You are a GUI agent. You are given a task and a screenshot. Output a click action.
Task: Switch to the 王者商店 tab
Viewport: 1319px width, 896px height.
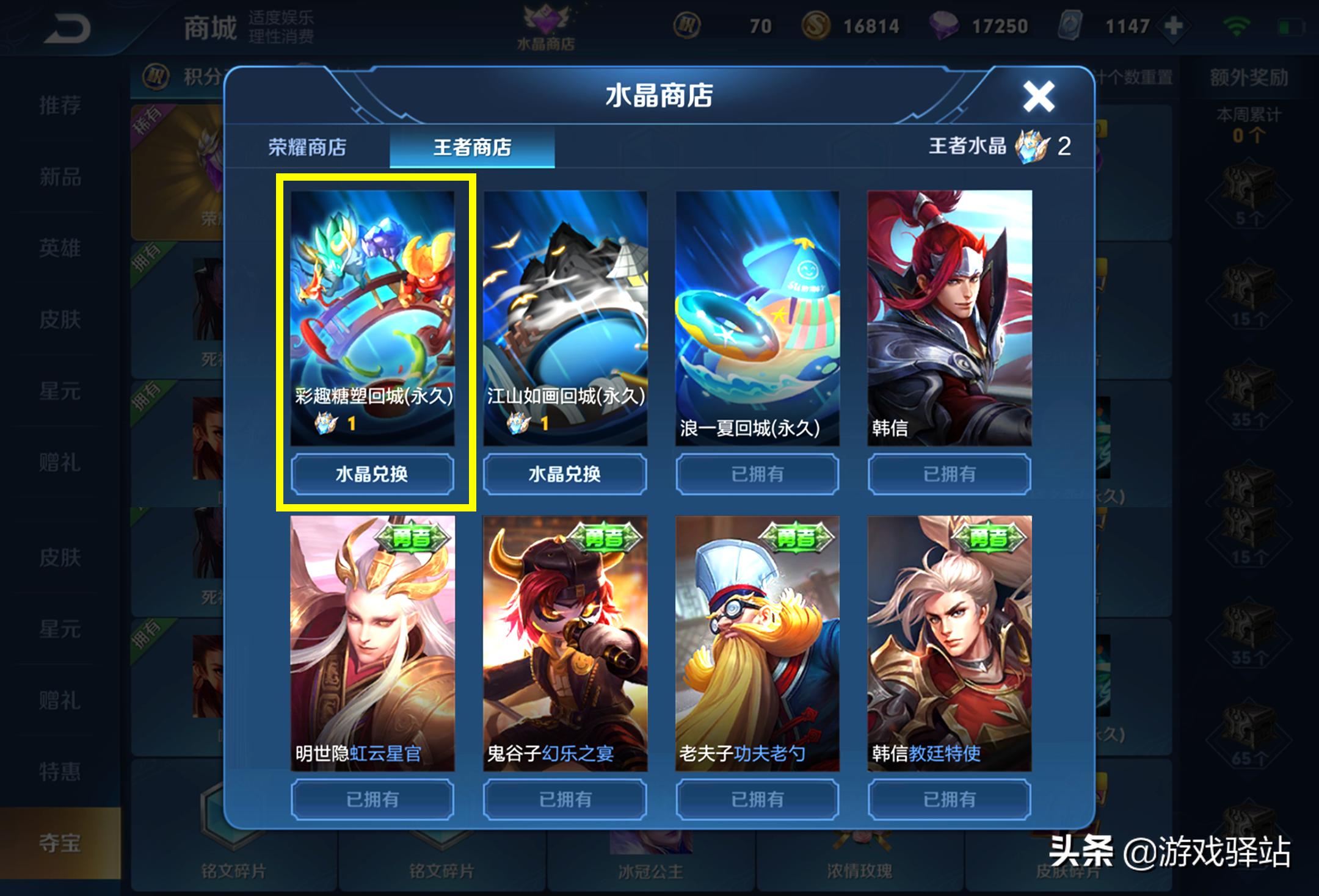[x=473, y=146]
